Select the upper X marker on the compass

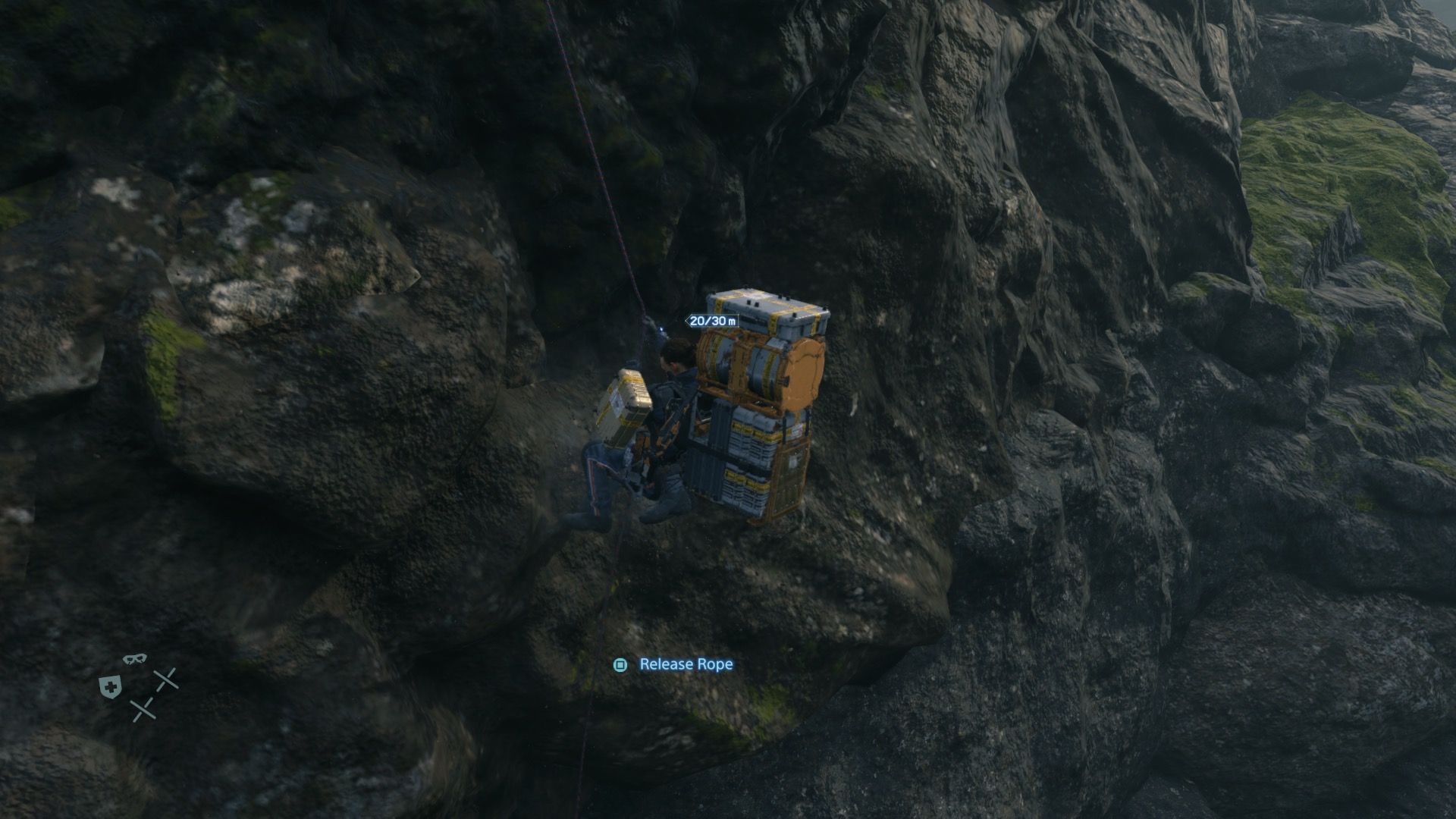[166, 678]
